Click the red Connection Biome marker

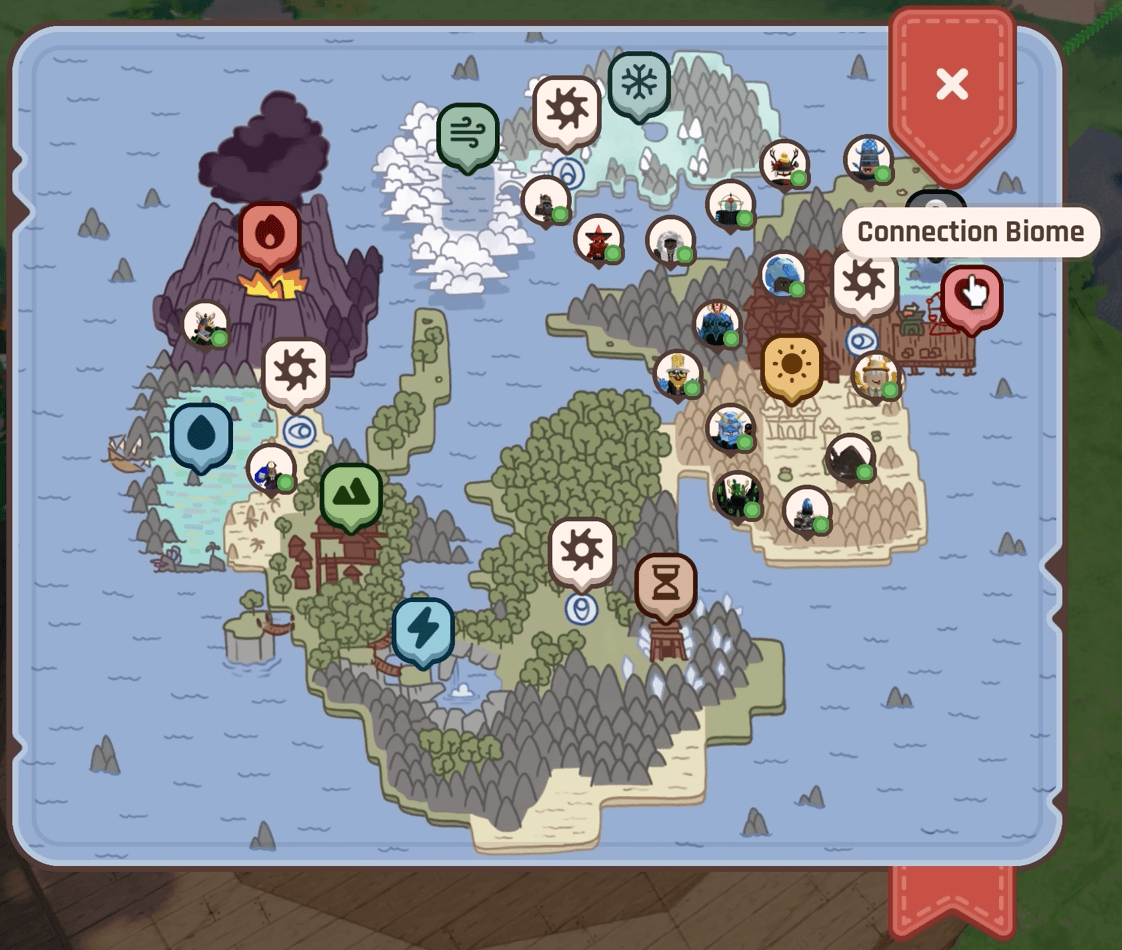970,296
